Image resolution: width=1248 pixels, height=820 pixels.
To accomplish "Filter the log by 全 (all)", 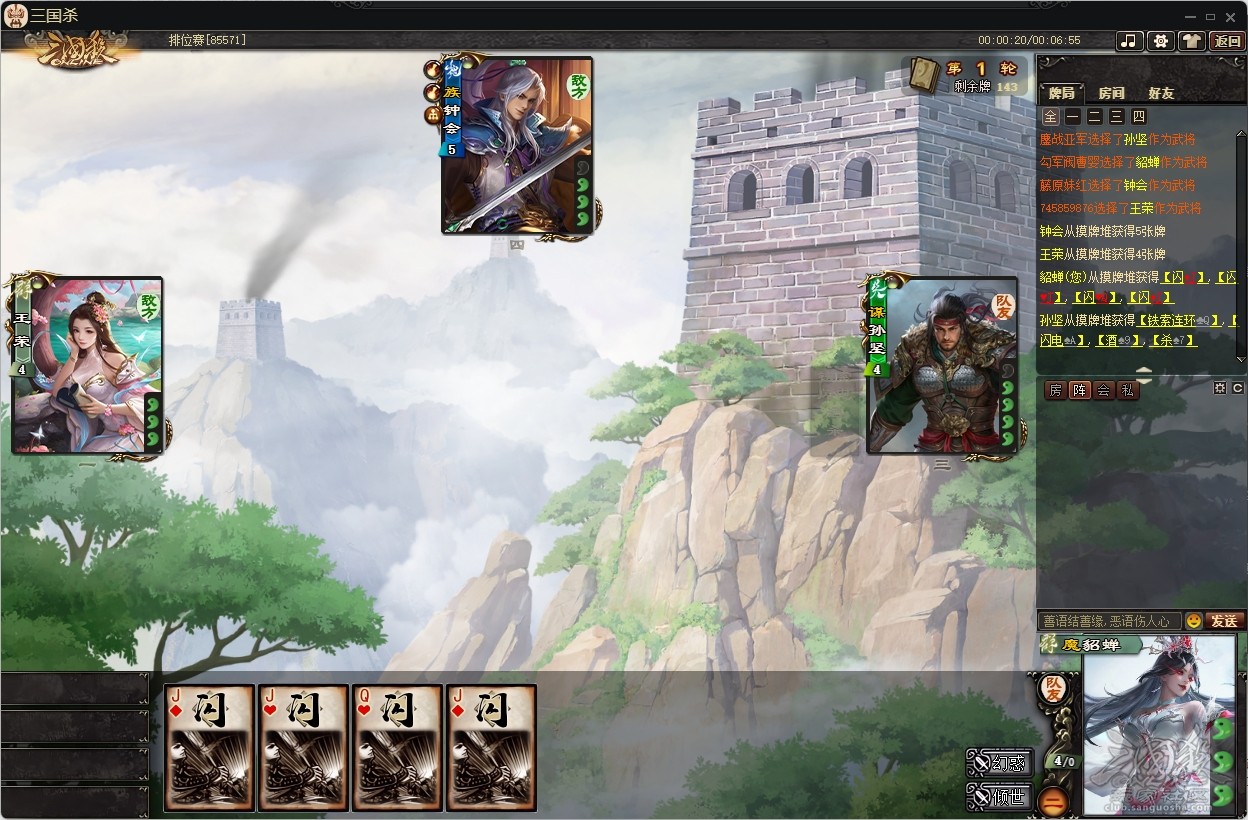I will (x=1050, y=117).
